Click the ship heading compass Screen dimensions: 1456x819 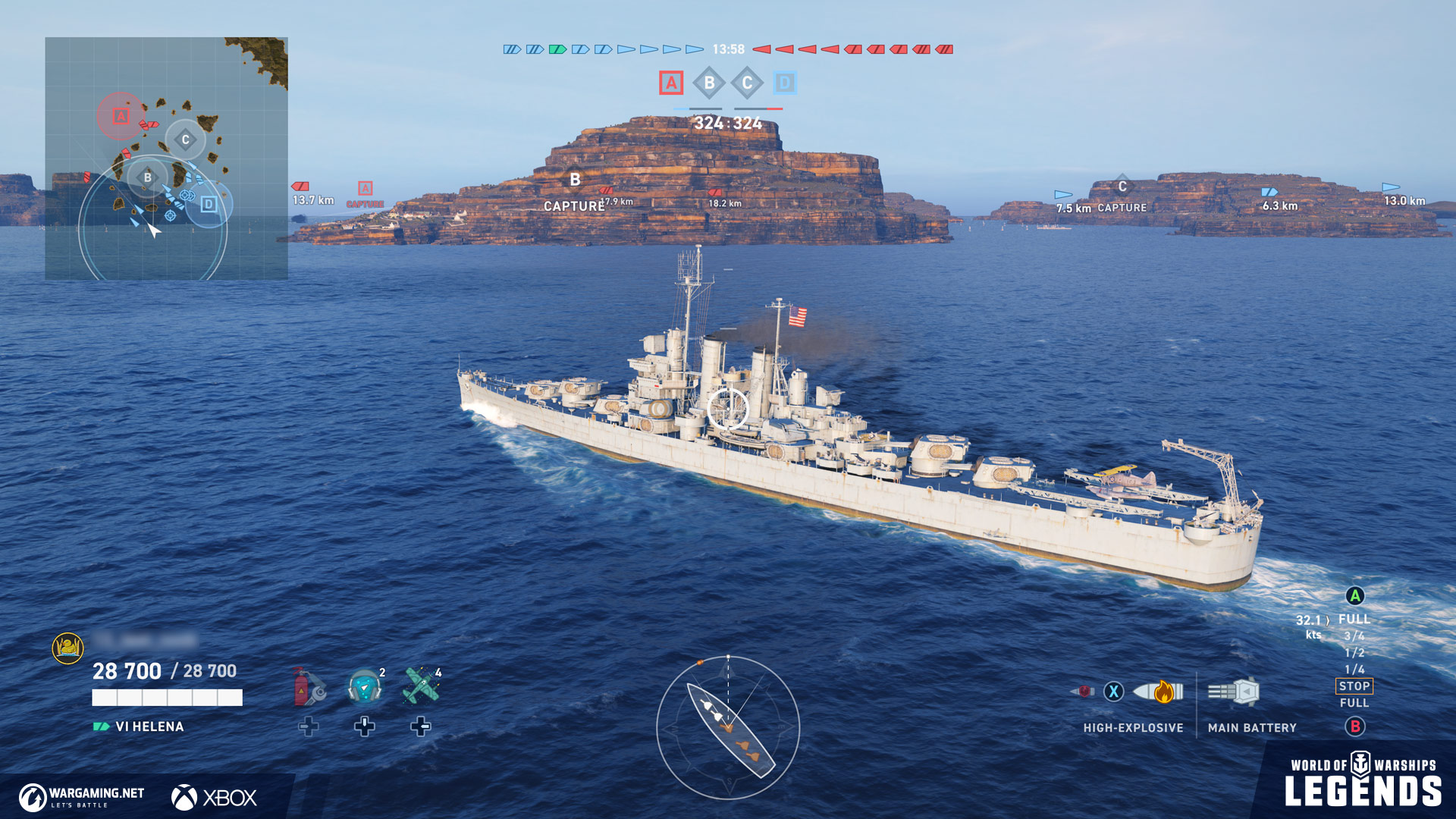pos(728,727)
